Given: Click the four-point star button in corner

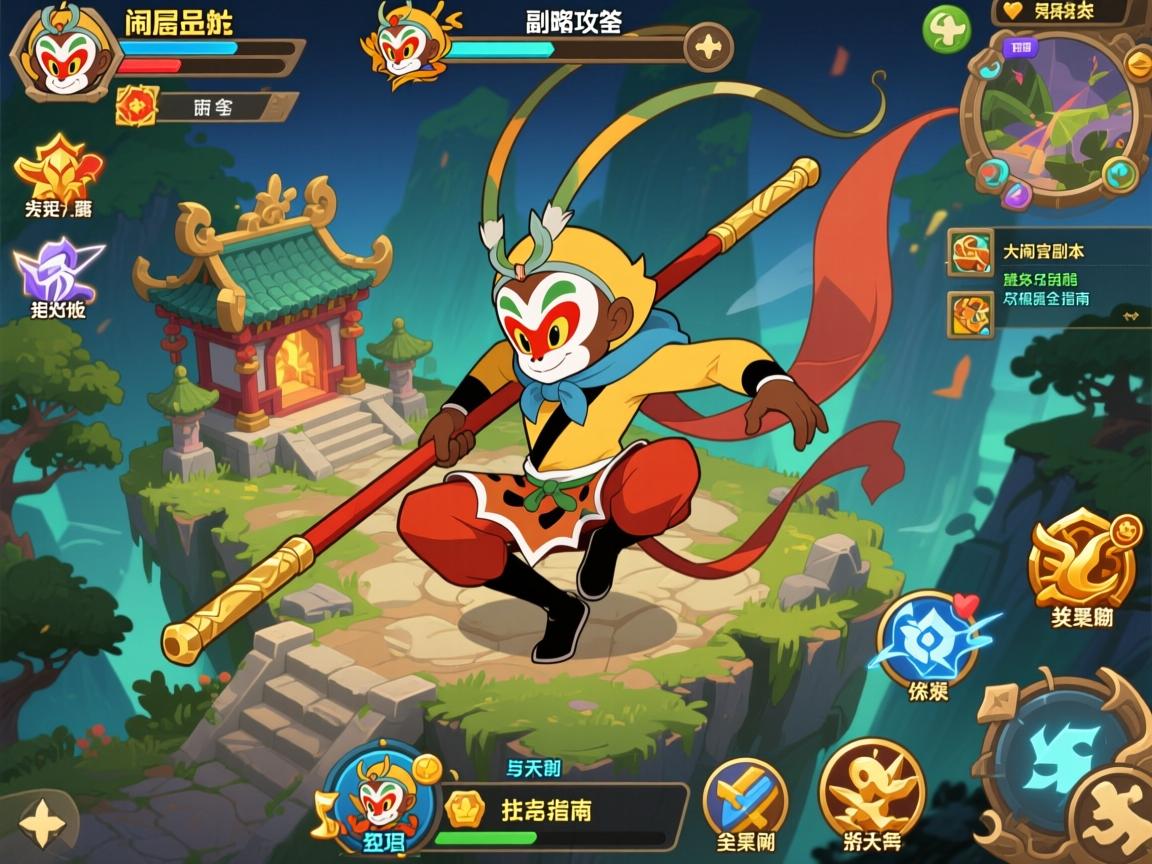Looking at the screenshot, I should coord(42,824).
